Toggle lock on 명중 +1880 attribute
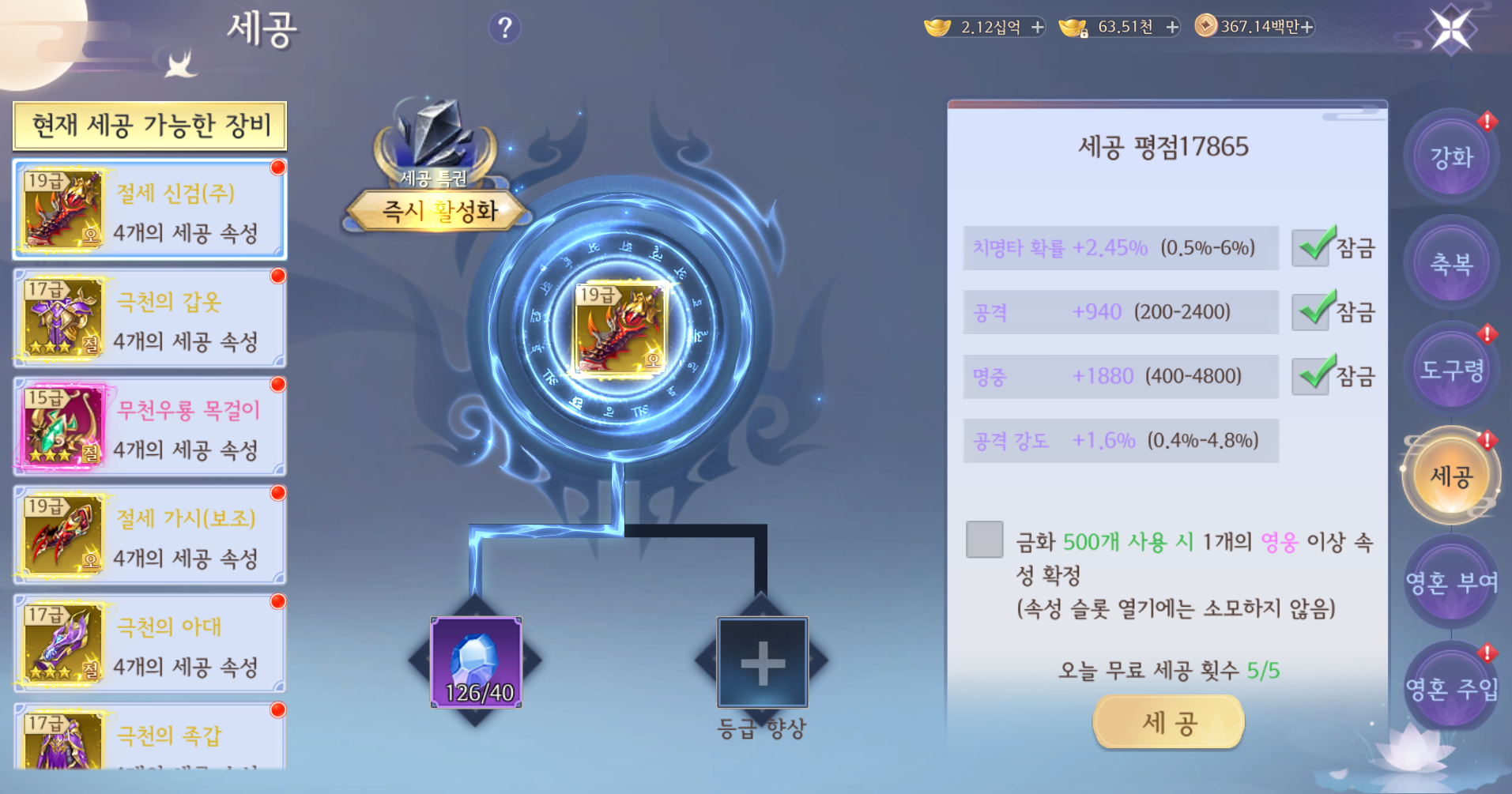Viewport: 1512px width, 794px height. coord(1312,376)
